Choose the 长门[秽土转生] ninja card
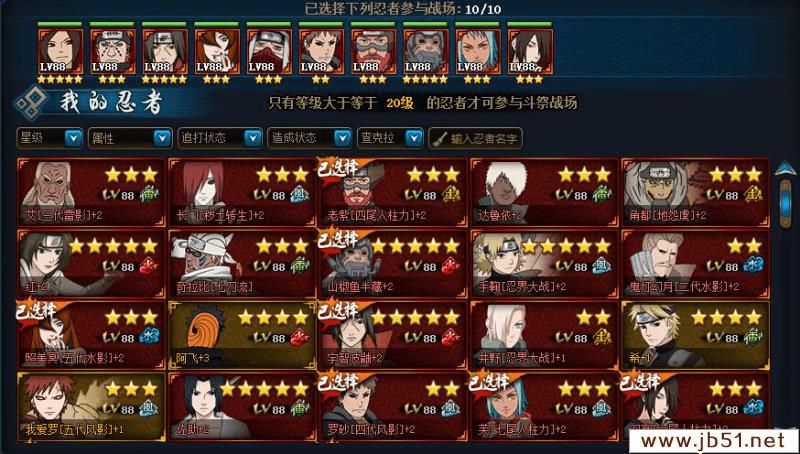This screenshot has height=454, width=800. [240, 190]
